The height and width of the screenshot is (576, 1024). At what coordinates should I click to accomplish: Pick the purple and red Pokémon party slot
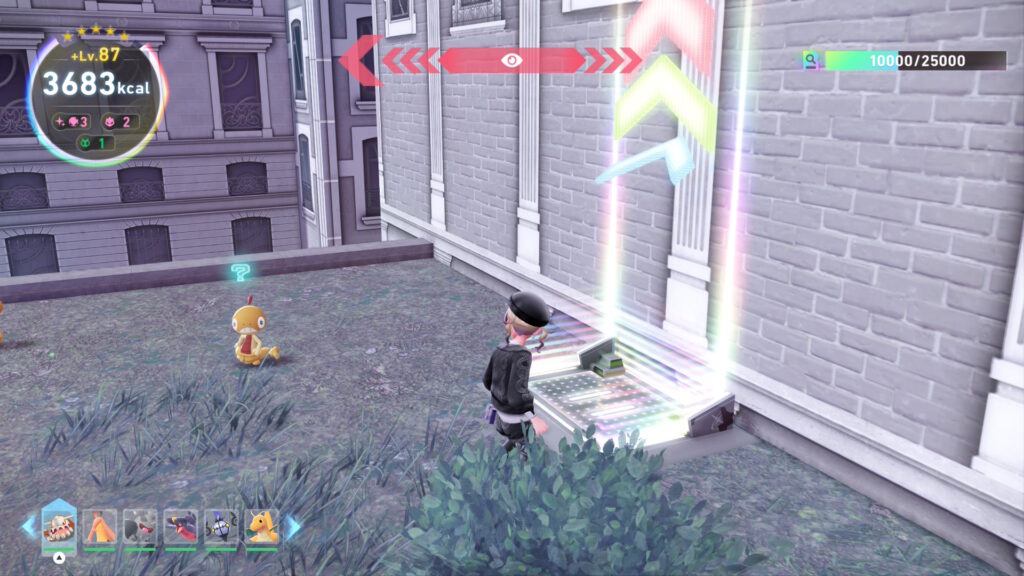coord(180,526)
